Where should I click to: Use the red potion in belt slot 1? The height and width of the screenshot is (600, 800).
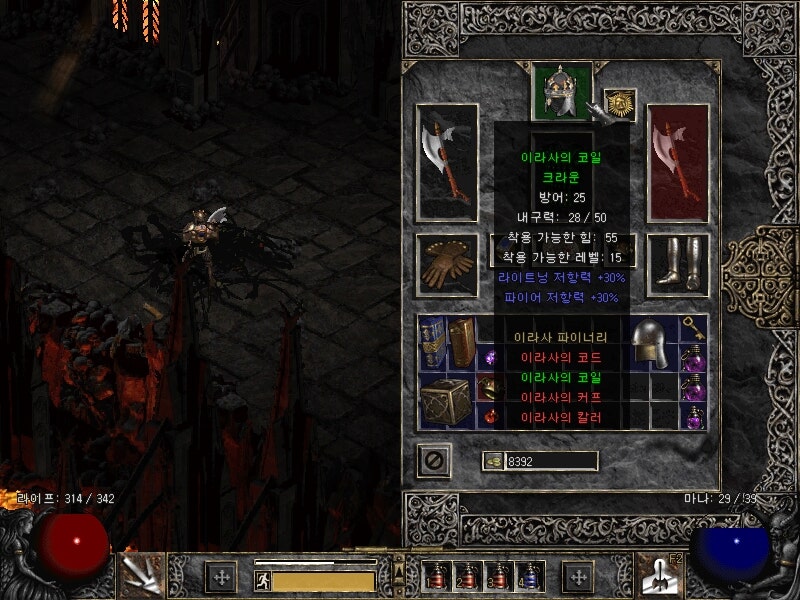coord(438,576)
